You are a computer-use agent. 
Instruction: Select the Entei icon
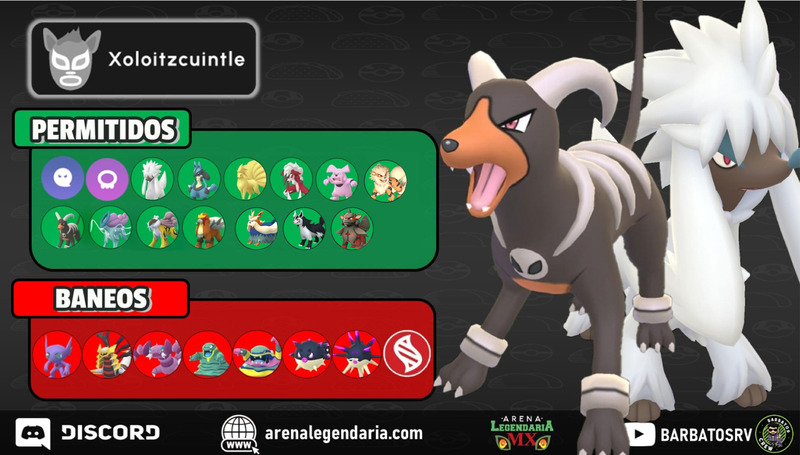[x=203, y=227]
